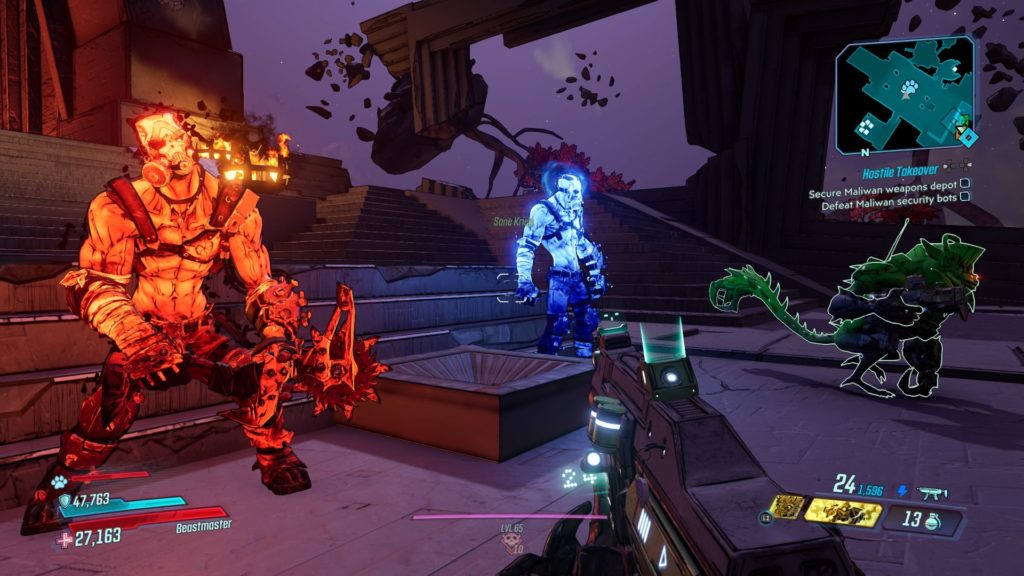Click the pet paw icon by the health bars

pyautogui.click(x=58, y=482)
